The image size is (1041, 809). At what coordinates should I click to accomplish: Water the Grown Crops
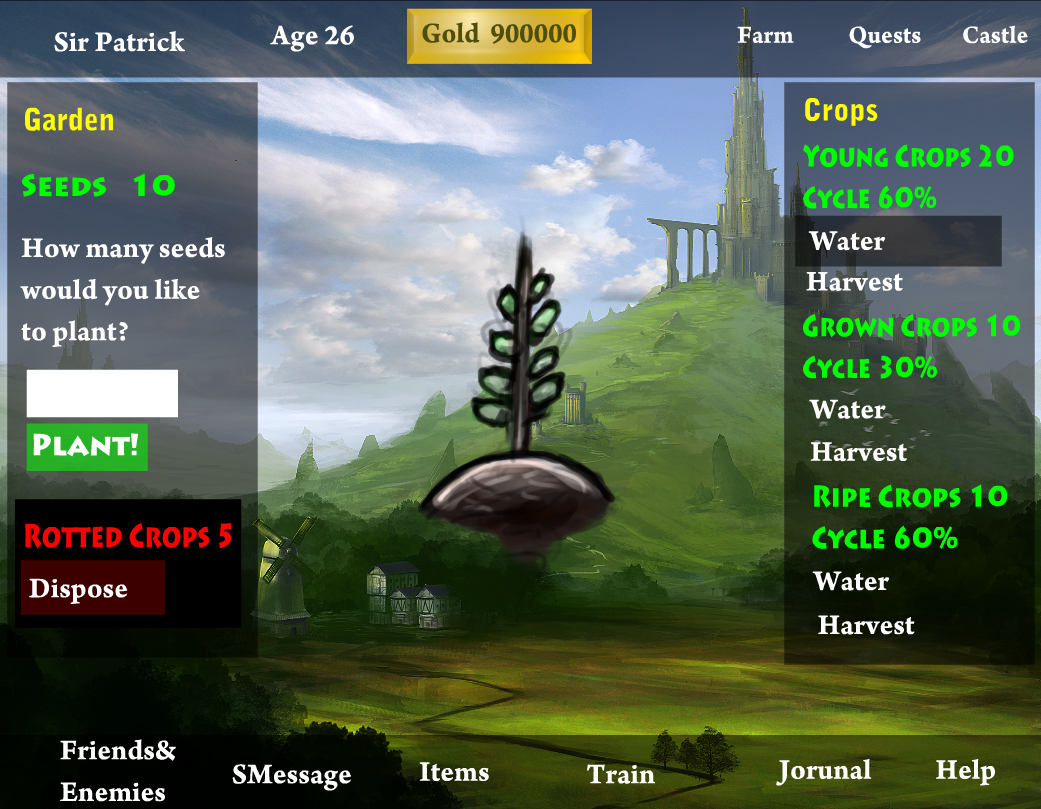[848, 410]
